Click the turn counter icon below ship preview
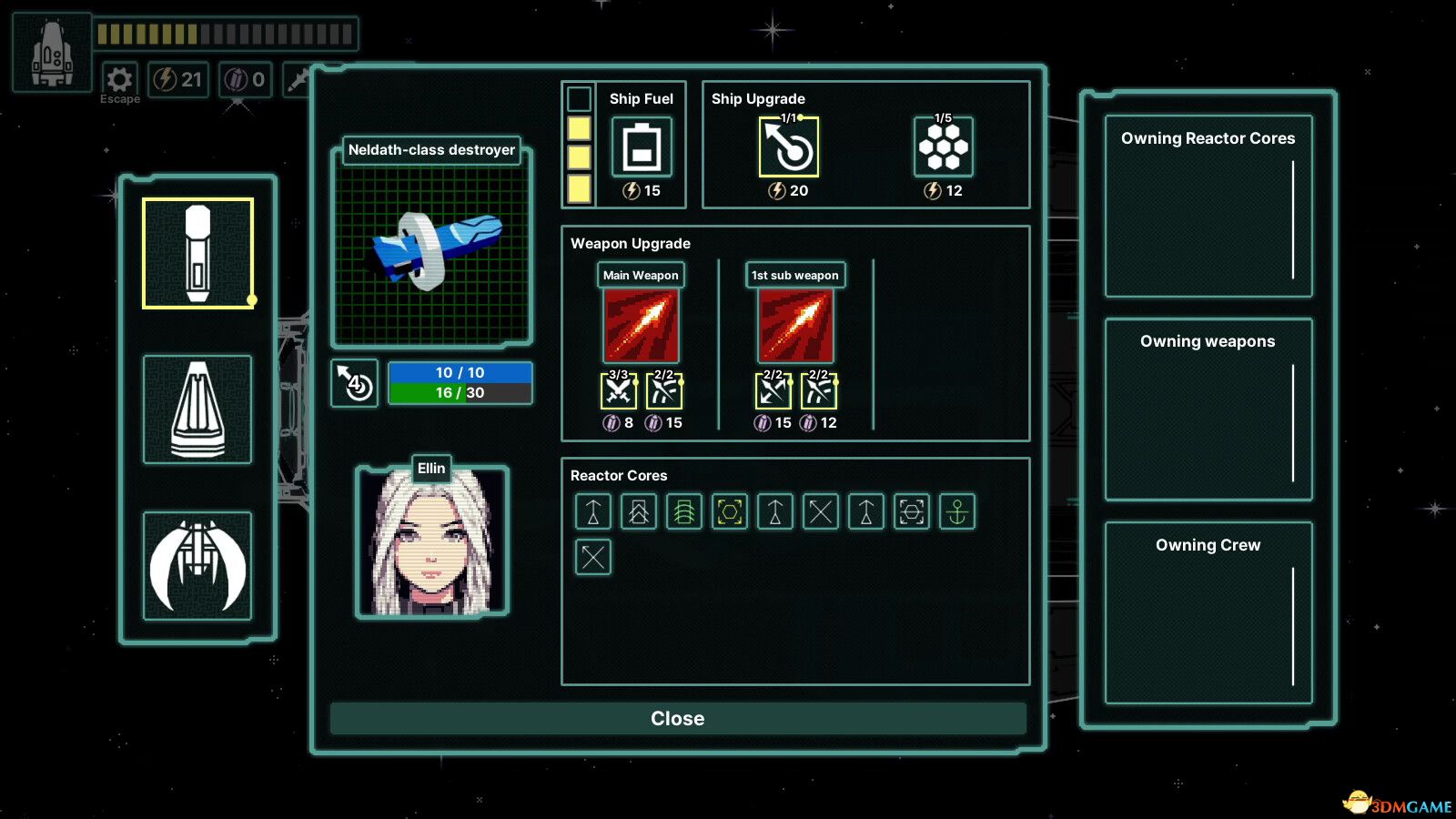 coord(354,384)
